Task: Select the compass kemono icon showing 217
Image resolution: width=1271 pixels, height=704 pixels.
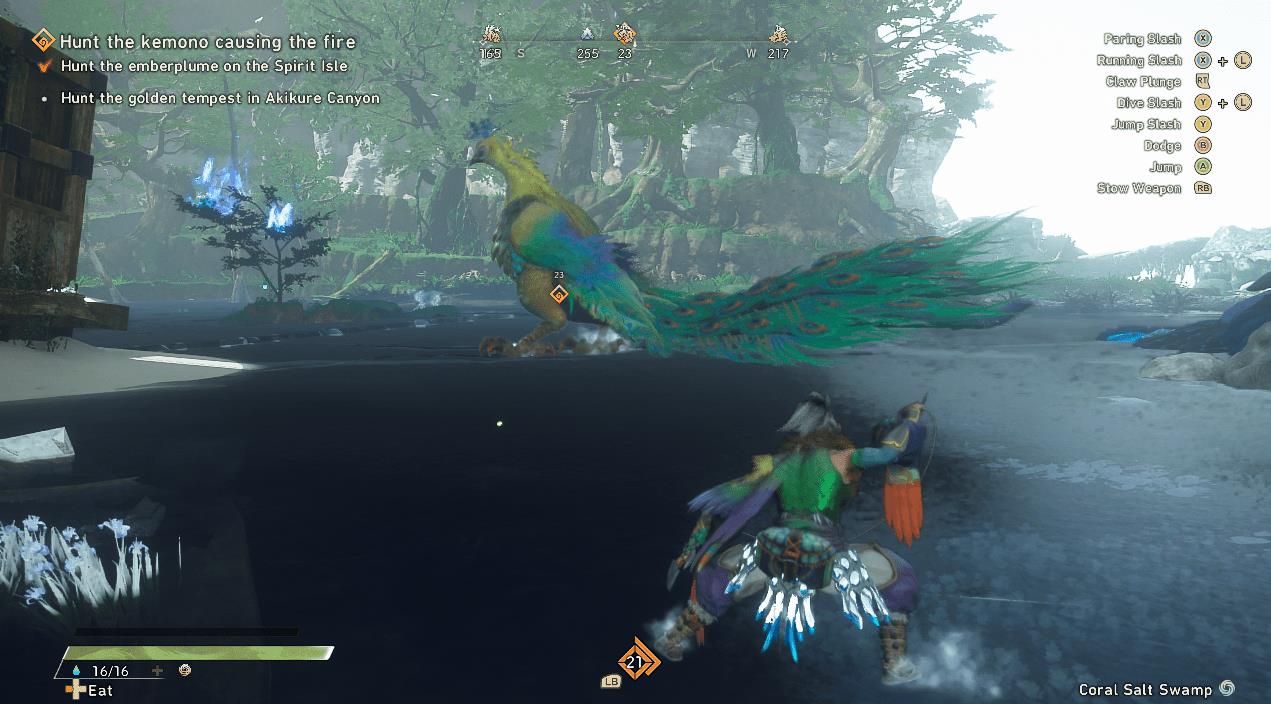Action: (x=778, y=34)
